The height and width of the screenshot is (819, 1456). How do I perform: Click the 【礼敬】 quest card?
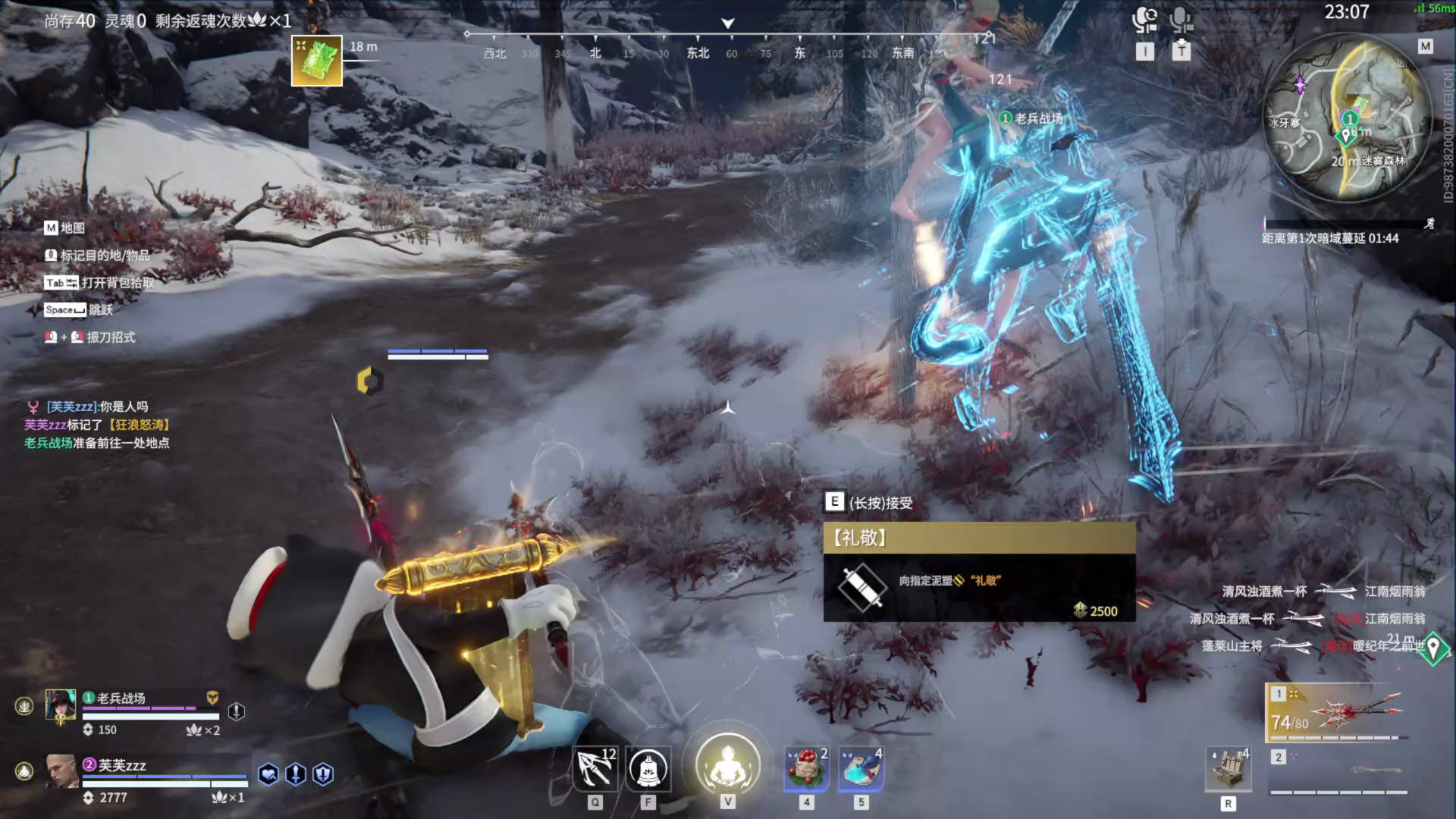(979, 572)
